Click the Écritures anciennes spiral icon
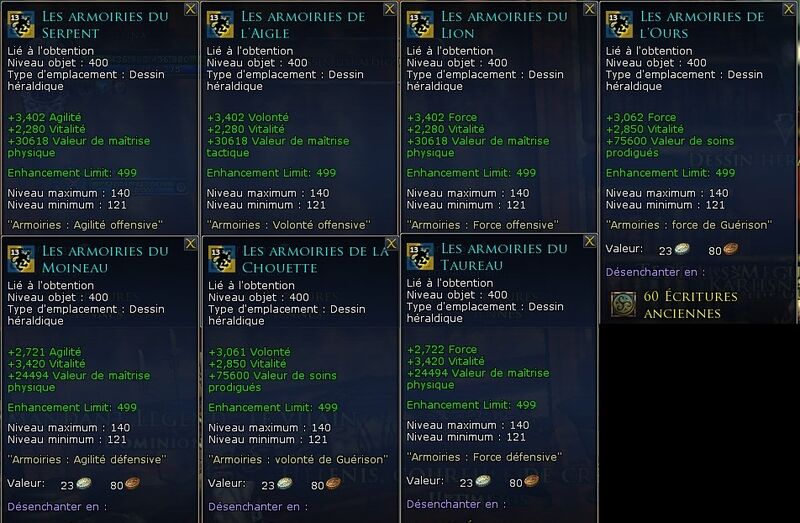The height and width of the screenshot is (523, 800). point(624,304)
